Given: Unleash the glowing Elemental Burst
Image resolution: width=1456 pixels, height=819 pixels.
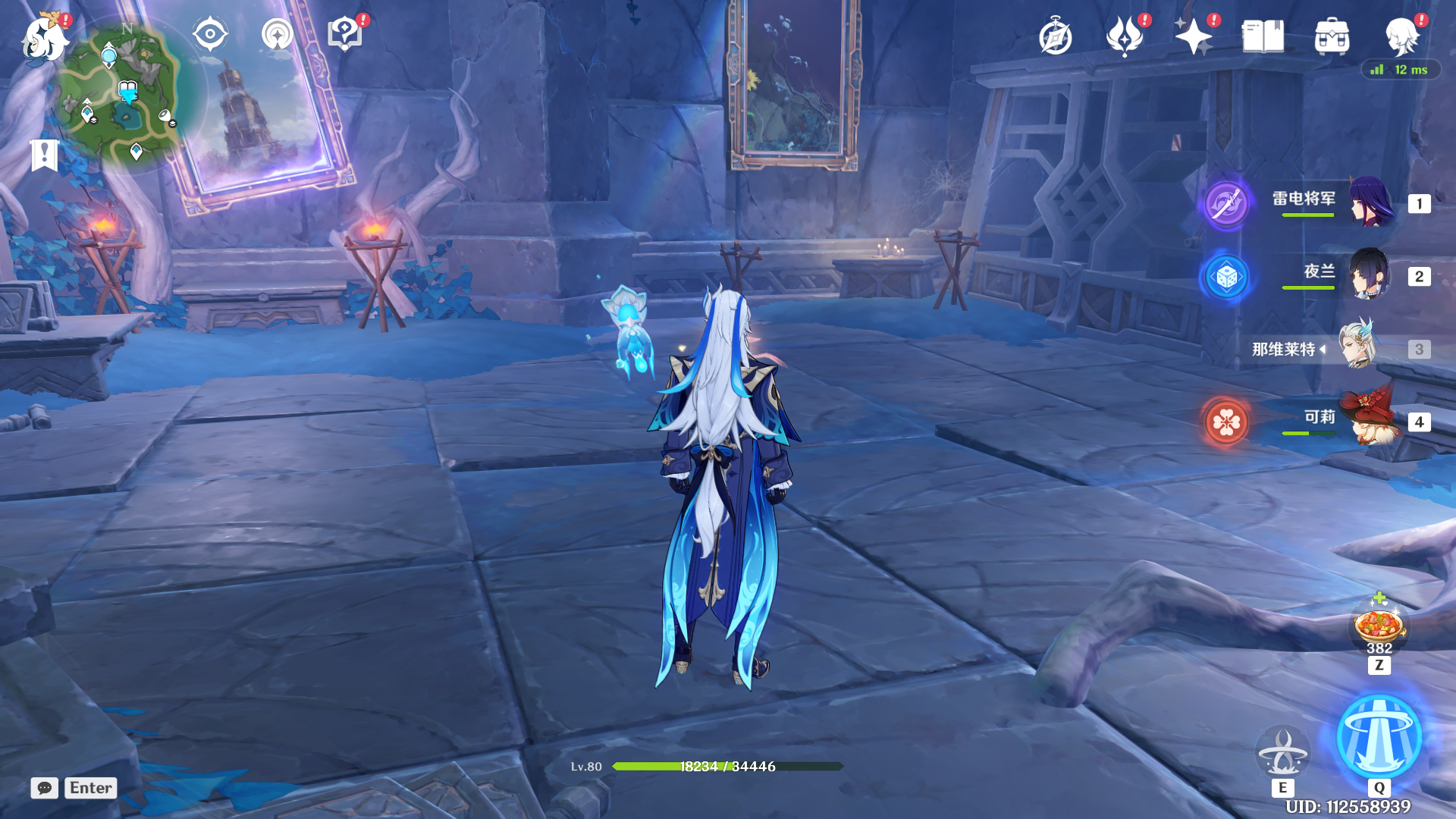Looking at the screenshot, I should [x=1379, y=737].
